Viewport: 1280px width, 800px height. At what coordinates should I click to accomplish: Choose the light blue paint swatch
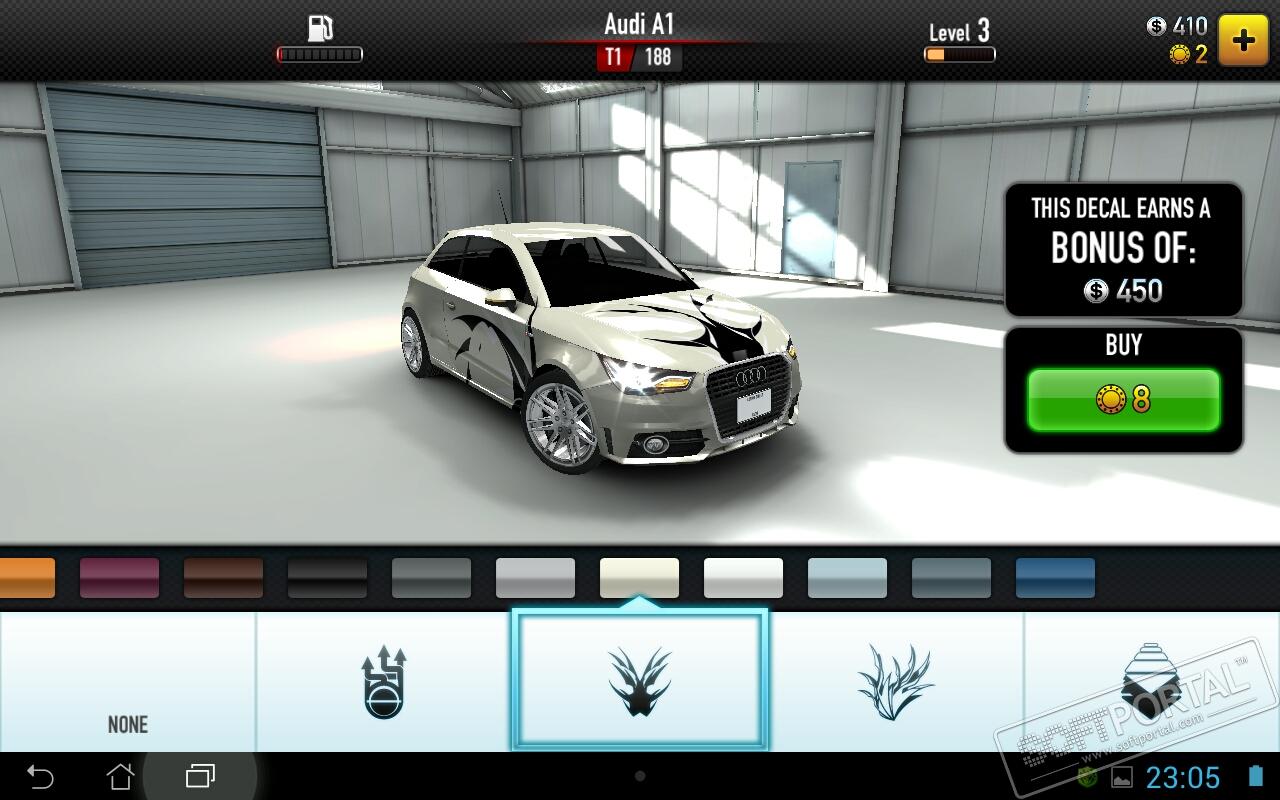(x=847, y=578)
